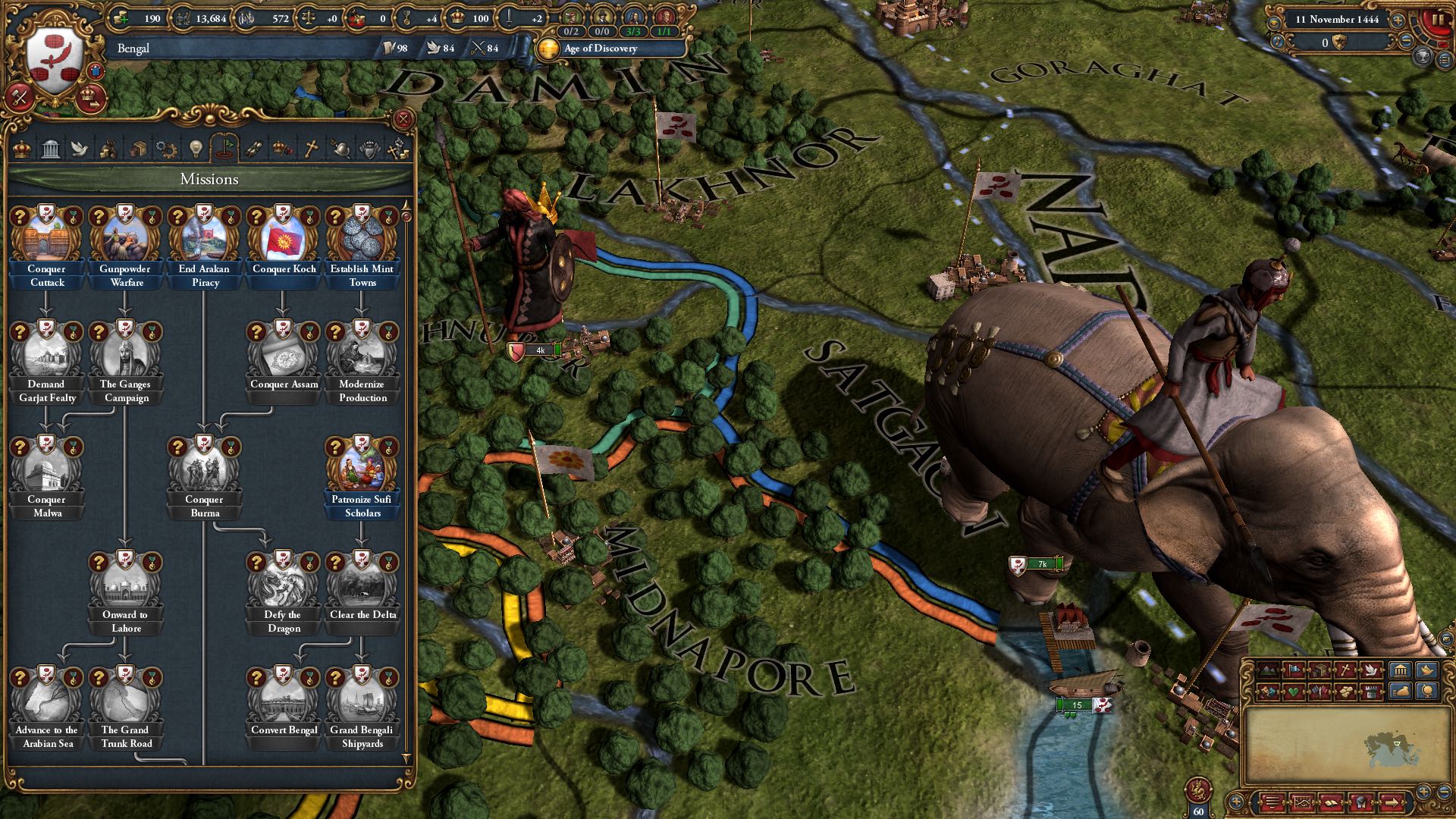Switch to the crown court tab
Screen dimensions: 1456x819
[x=22, y=149]
